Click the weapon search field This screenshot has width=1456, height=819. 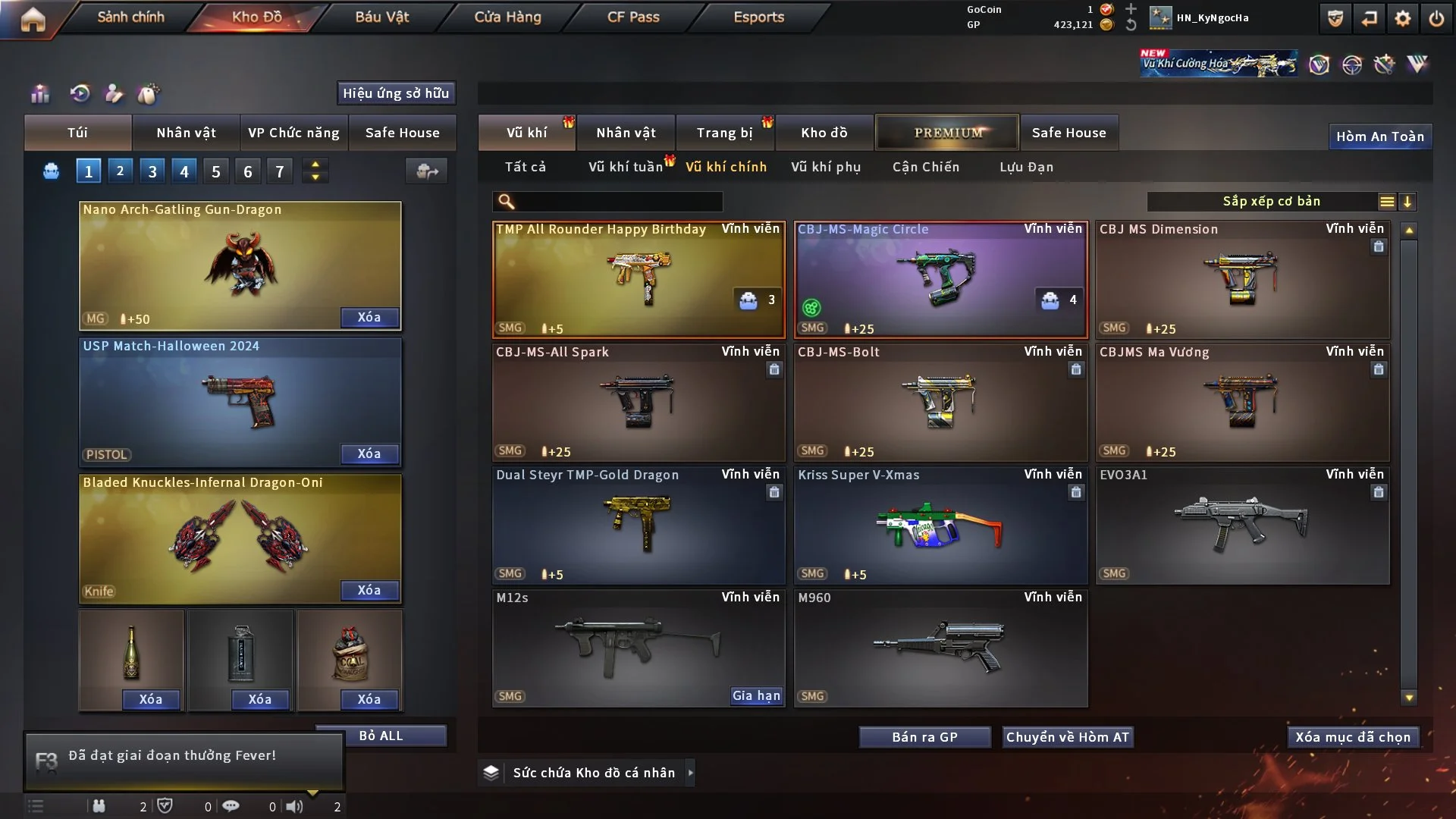click(618, 202)
